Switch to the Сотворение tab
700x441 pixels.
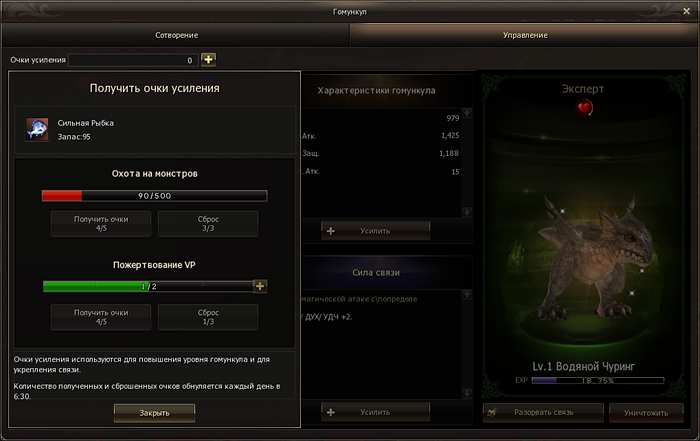[175, 35]
